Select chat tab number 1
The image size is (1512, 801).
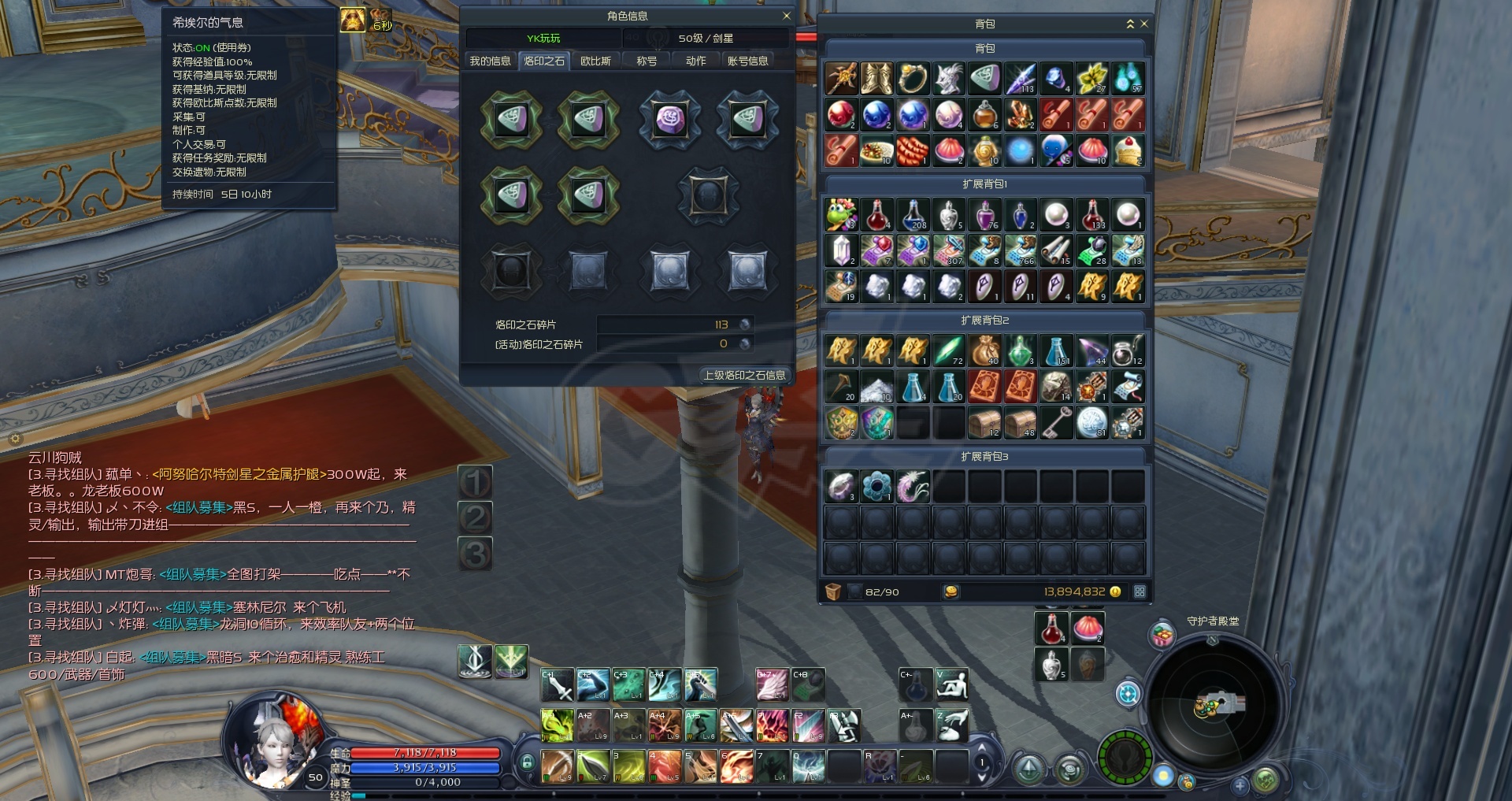(x=475, y=482)
